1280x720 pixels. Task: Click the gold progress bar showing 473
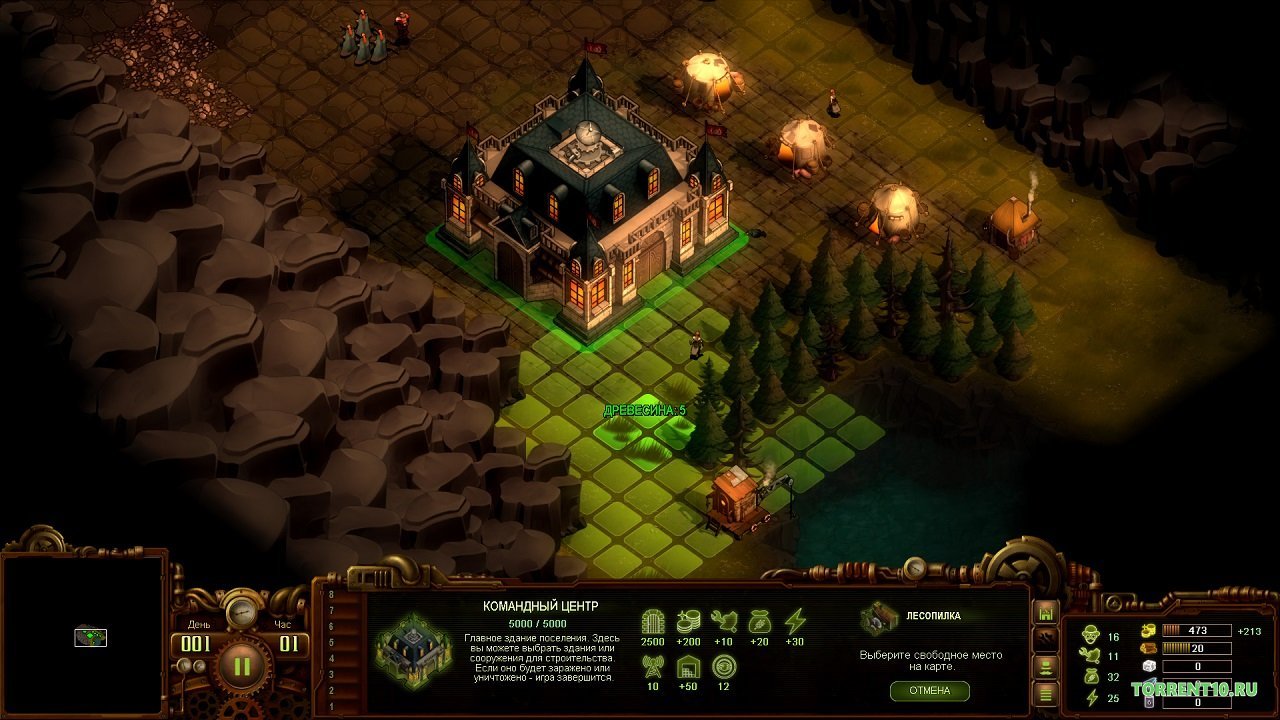pyautogui.click(x=1196, y=630)
